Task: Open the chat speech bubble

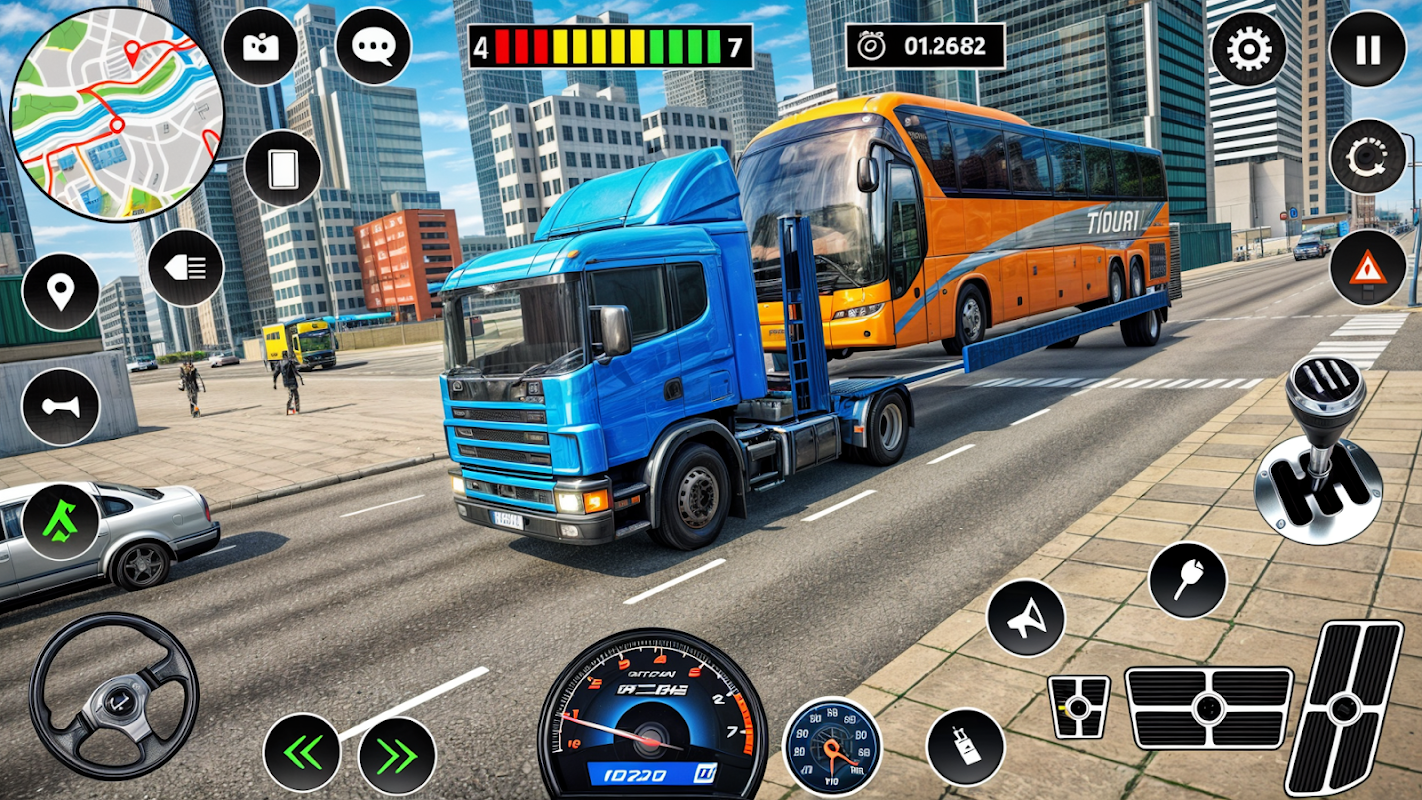Action: pos(373,47)
